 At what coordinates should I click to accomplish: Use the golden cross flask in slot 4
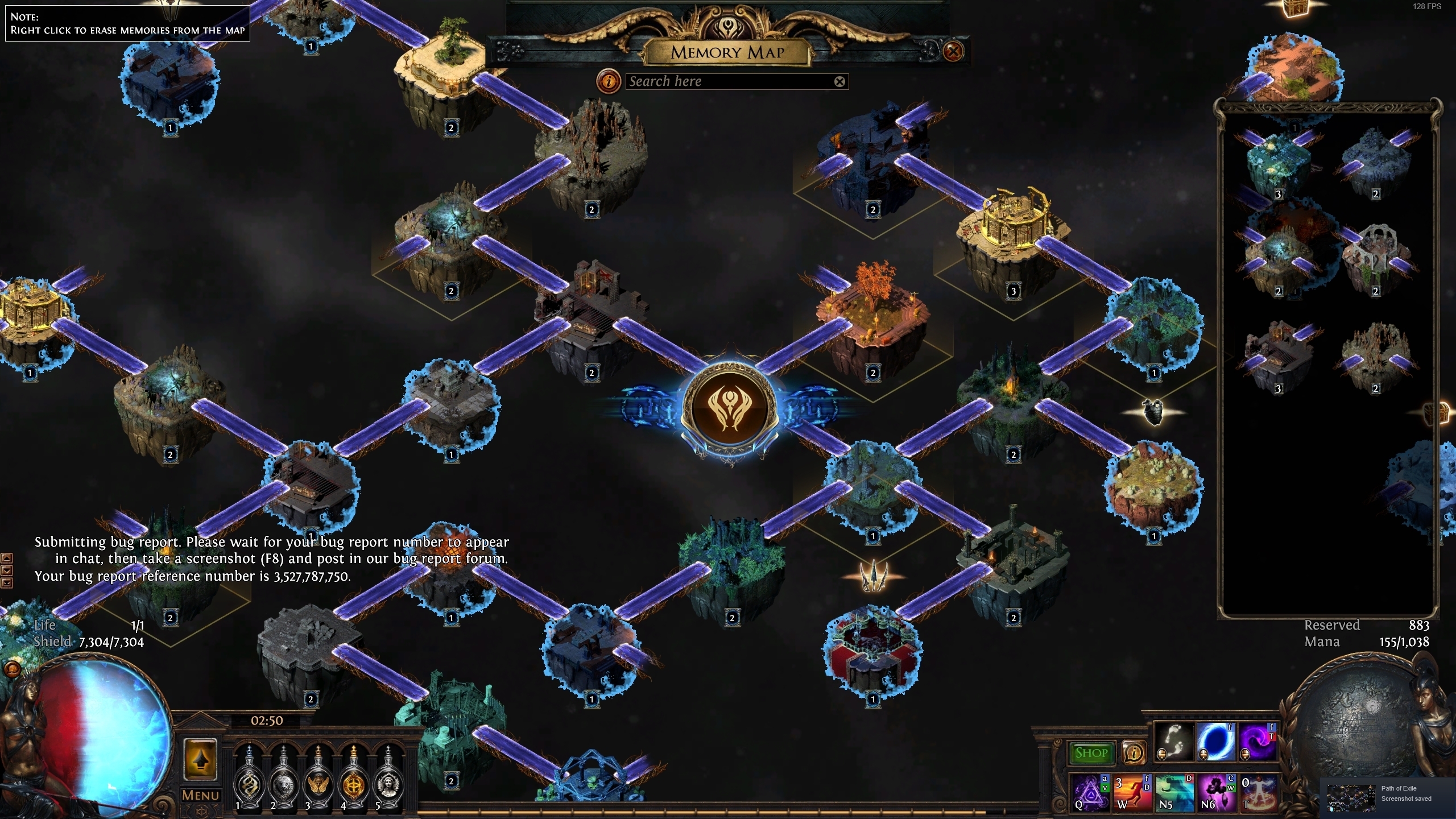354,778
